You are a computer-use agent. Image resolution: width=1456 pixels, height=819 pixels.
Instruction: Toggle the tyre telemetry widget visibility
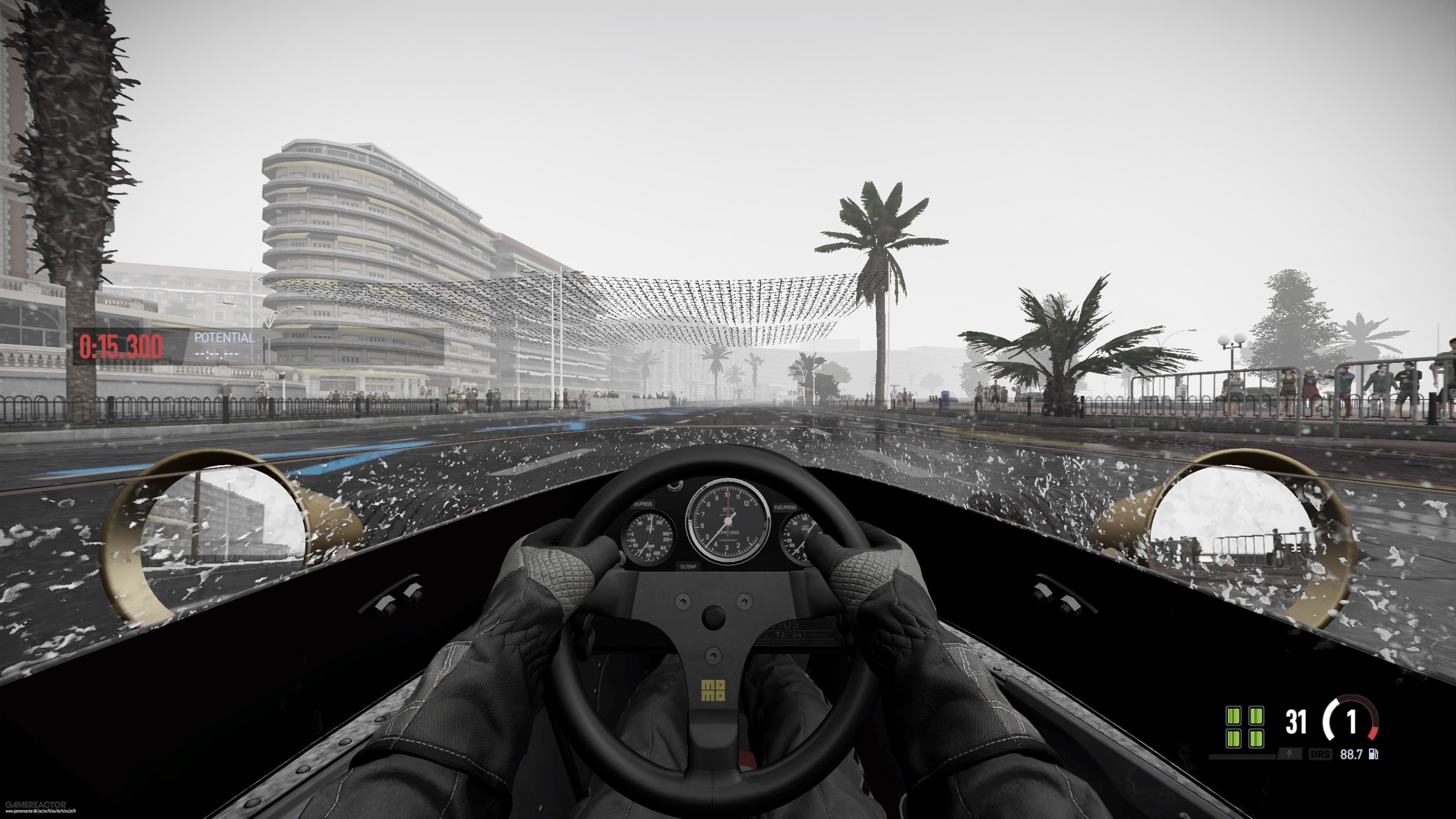(x=1246, y=728)
